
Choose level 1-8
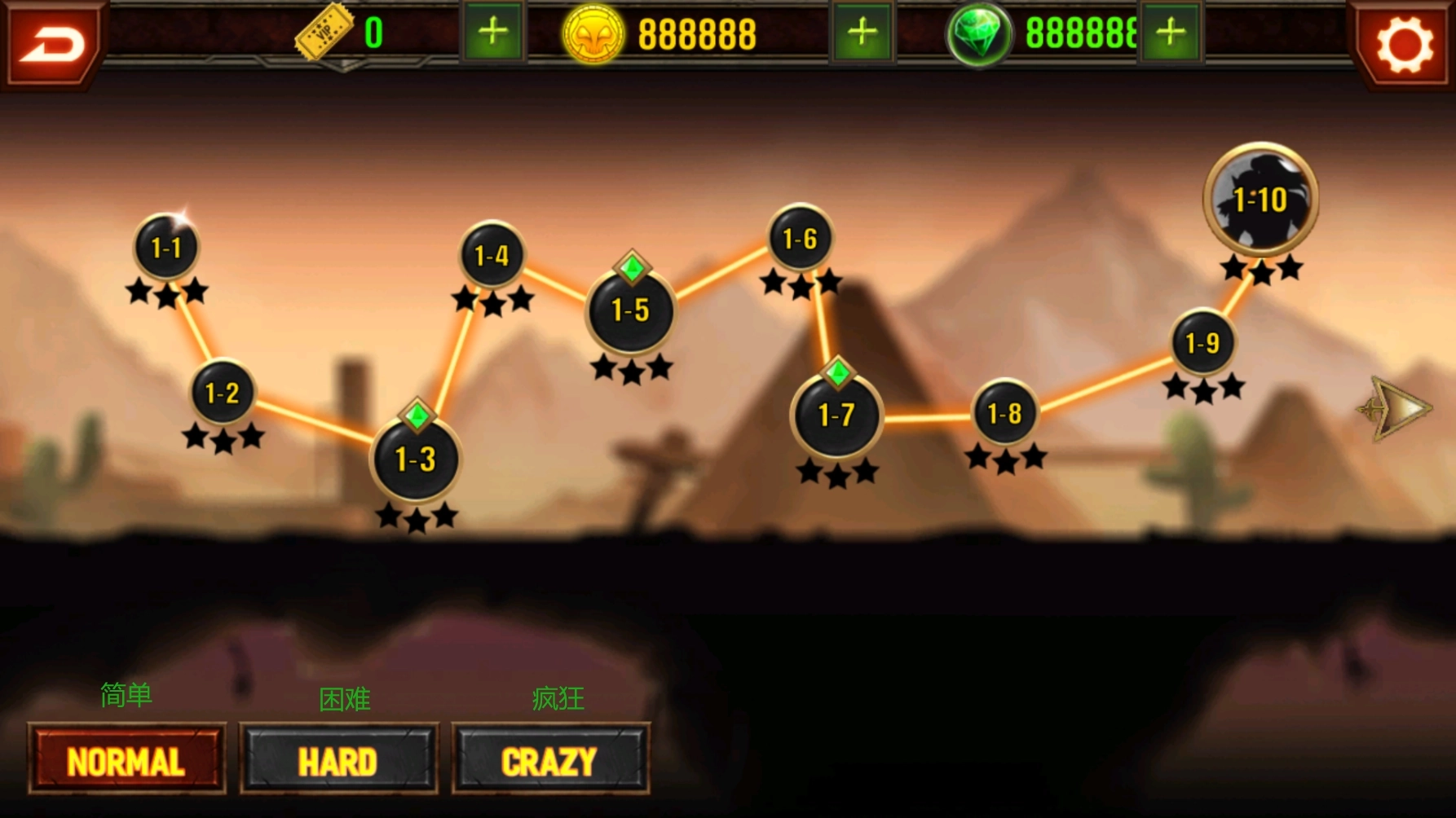[x=1004, y=413]
